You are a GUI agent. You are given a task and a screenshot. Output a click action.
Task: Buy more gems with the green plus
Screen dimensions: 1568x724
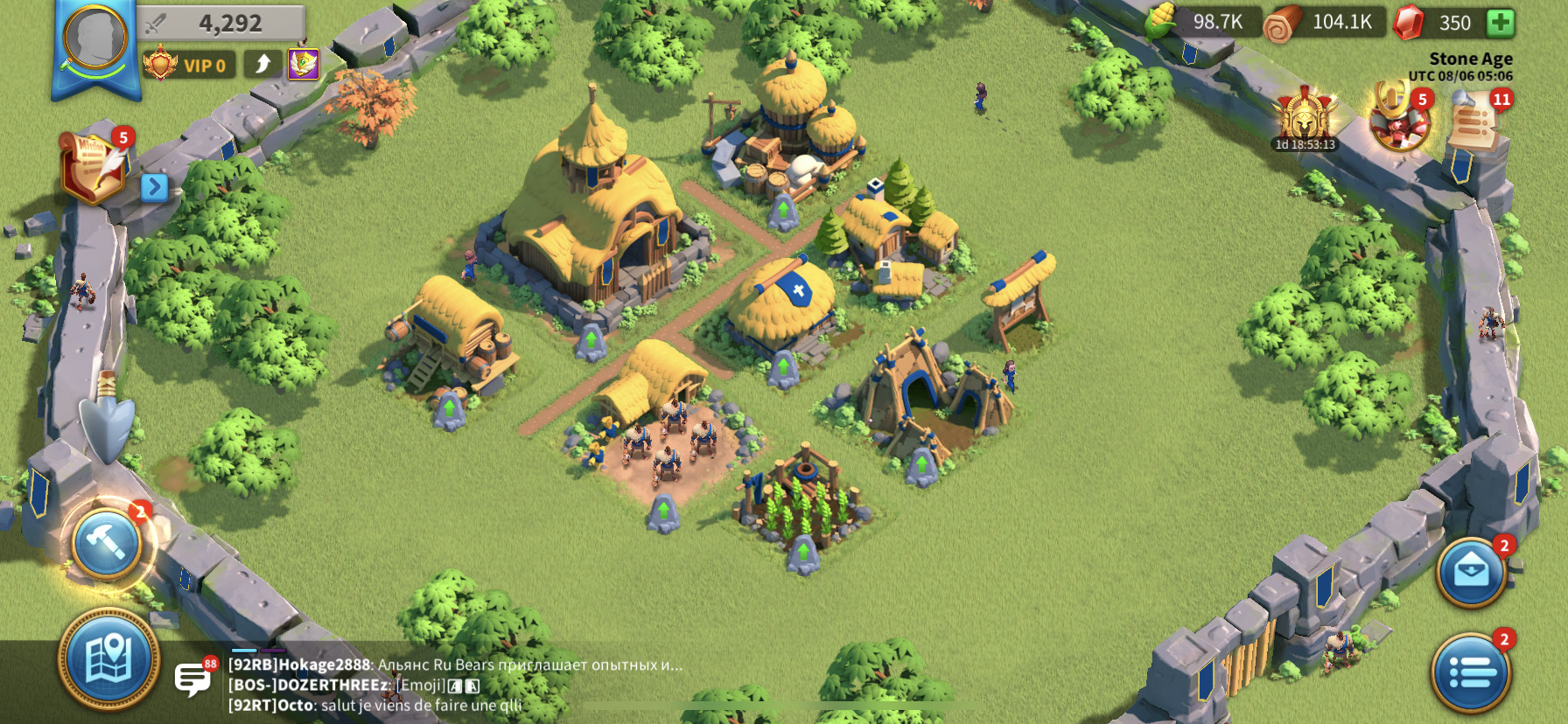[1501, 23]
